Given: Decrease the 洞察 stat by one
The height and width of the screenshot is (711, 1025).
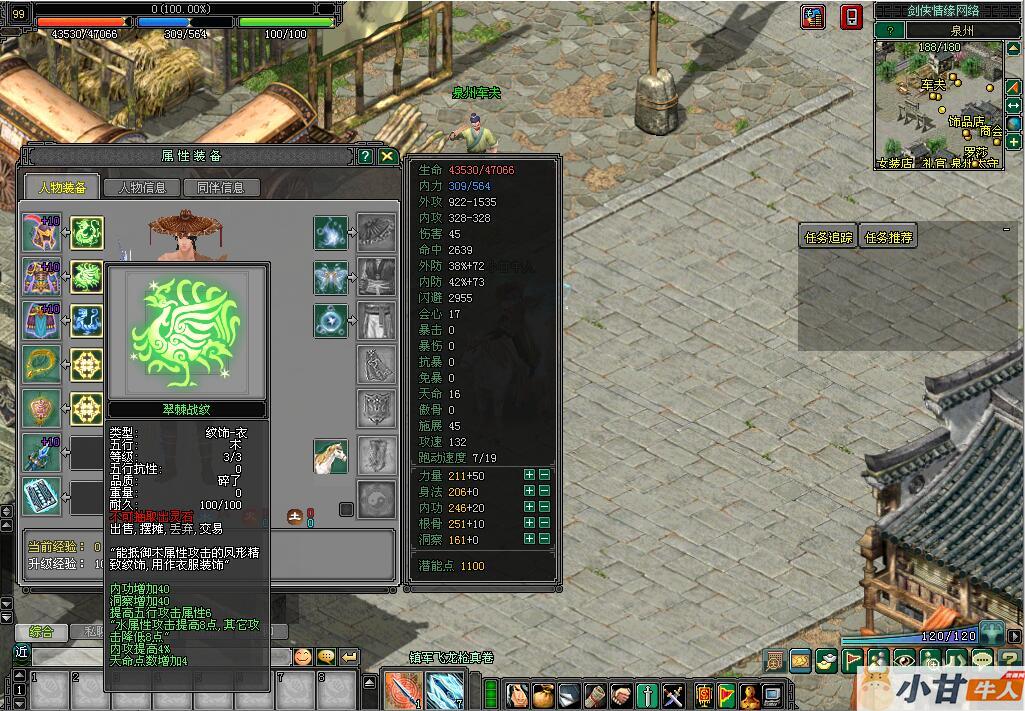Looking at the screenshot, I should click(x=544, y=540).
